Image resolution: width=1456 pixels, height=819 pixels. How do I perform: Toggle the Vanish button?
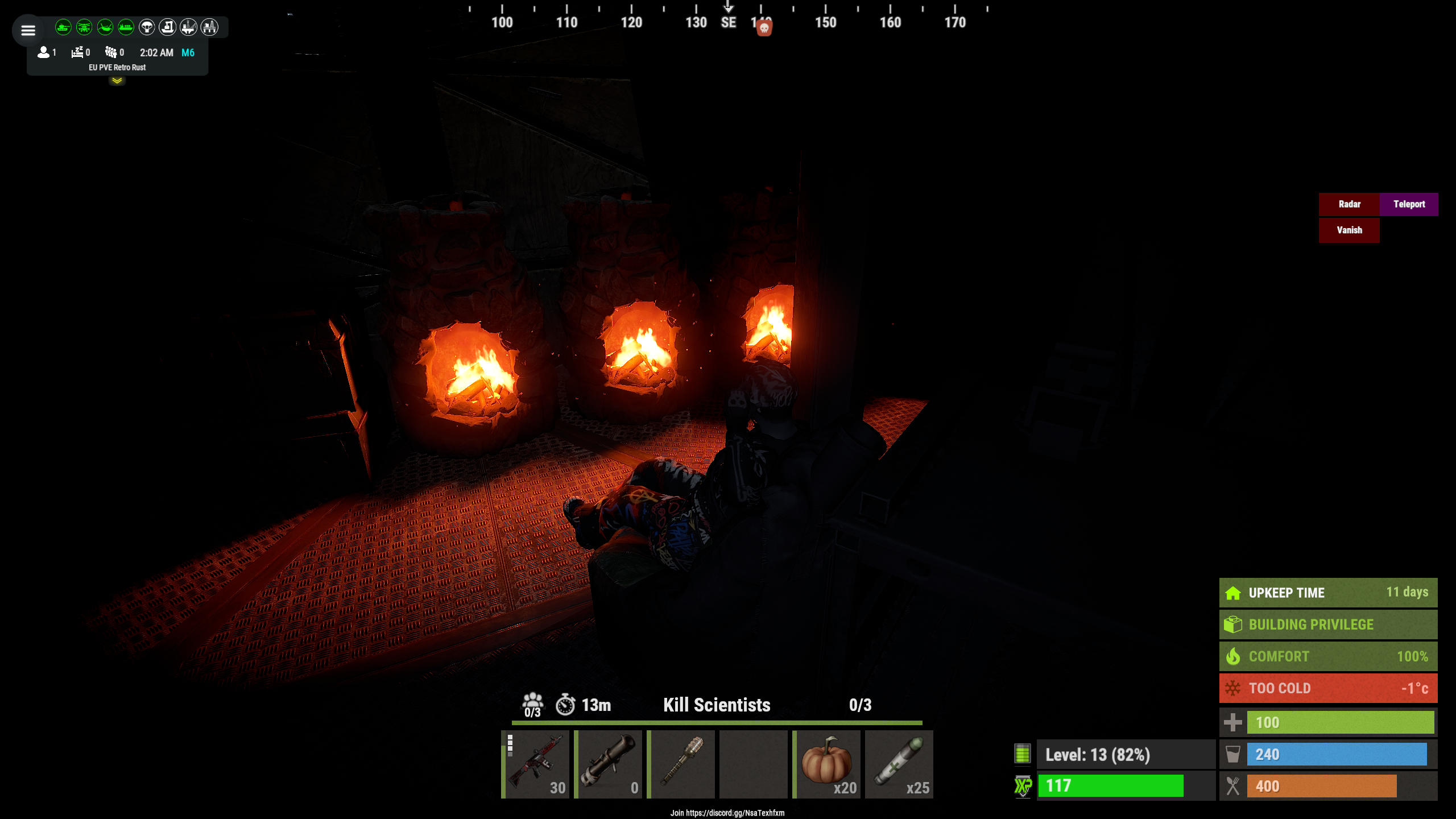click(x=1349, y=230)
